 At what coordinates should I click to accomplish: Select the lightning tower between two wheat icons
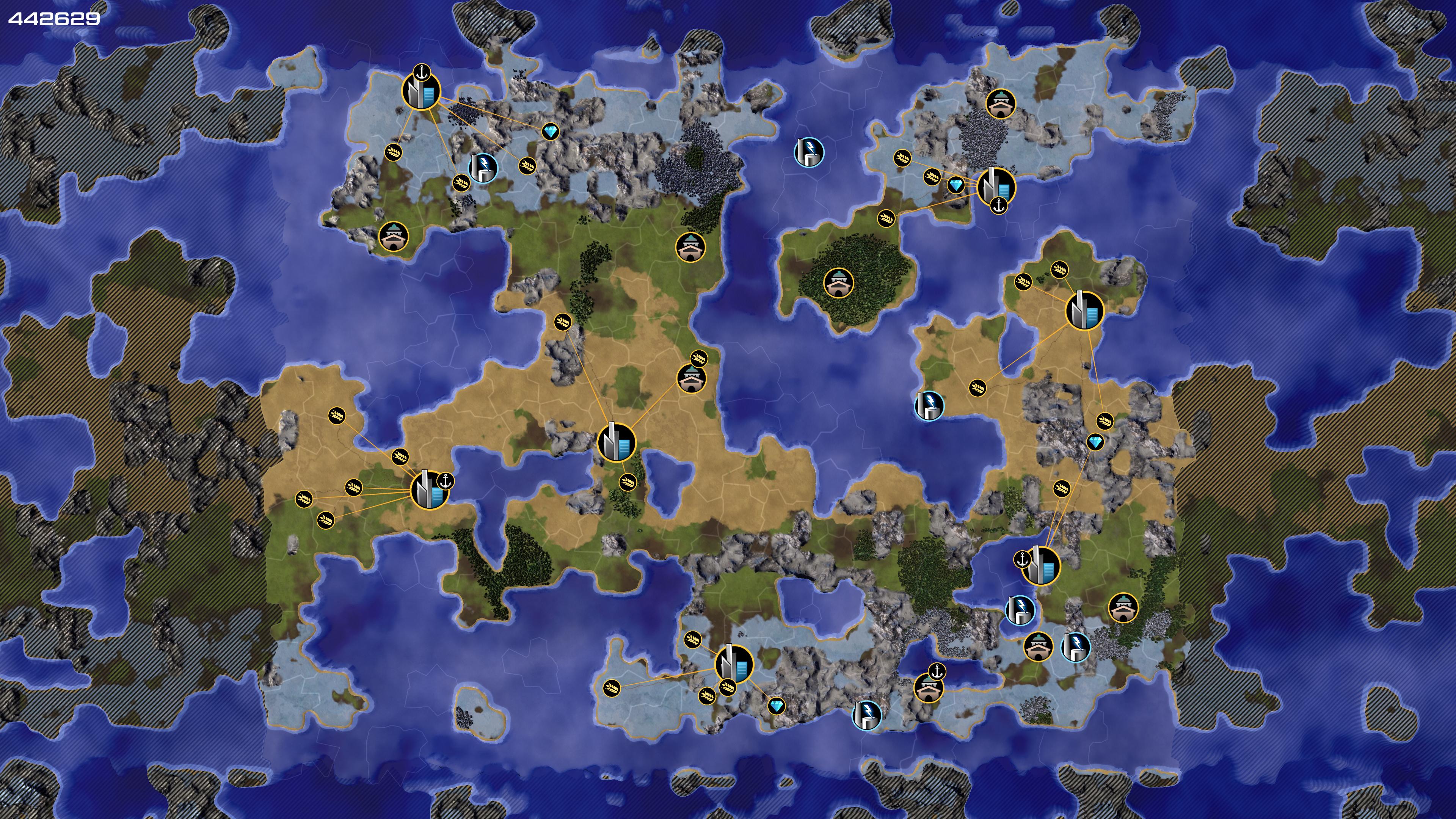point(483,168)
